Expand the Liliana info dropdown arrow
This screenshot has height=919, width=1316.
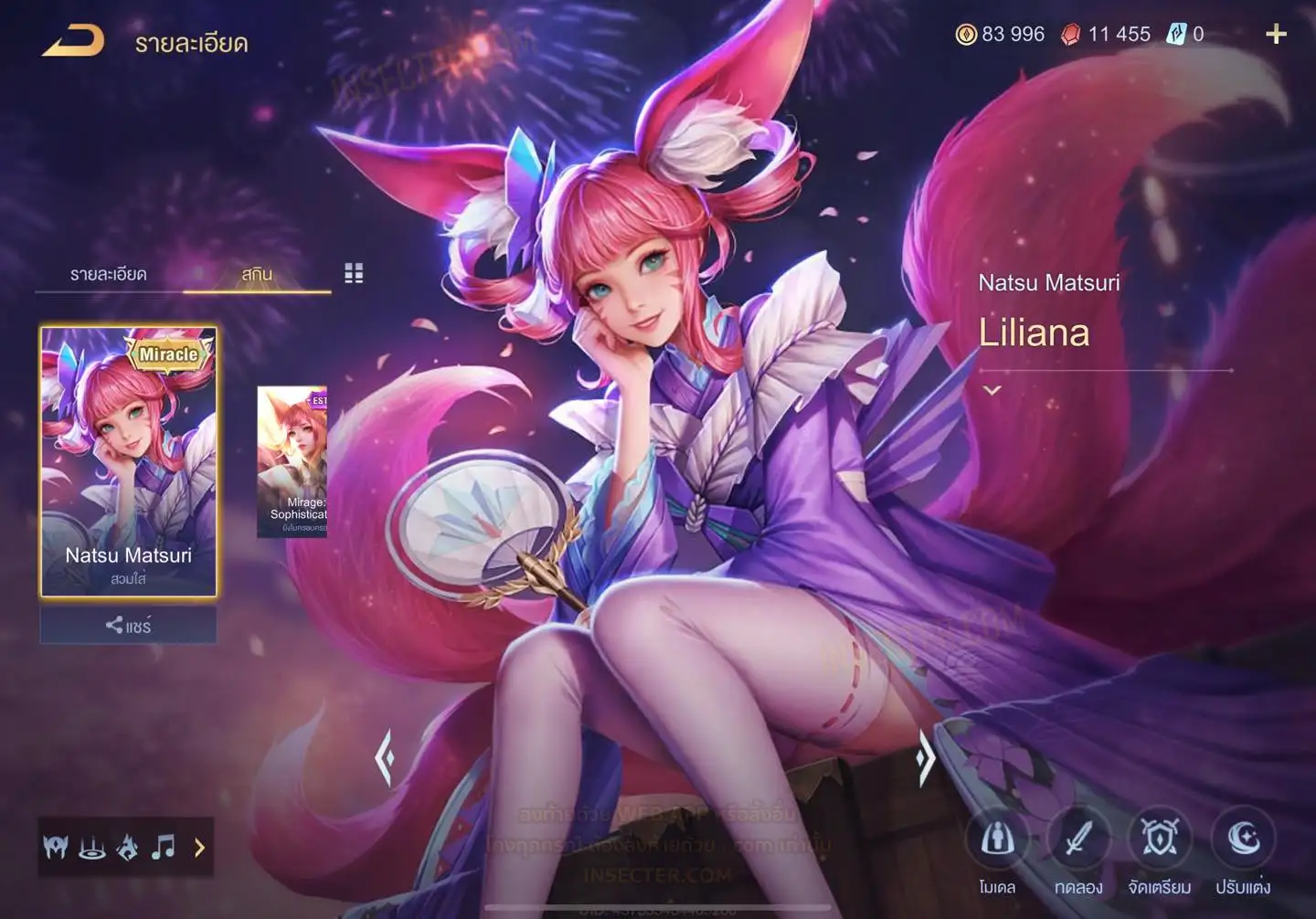[992, 390]
